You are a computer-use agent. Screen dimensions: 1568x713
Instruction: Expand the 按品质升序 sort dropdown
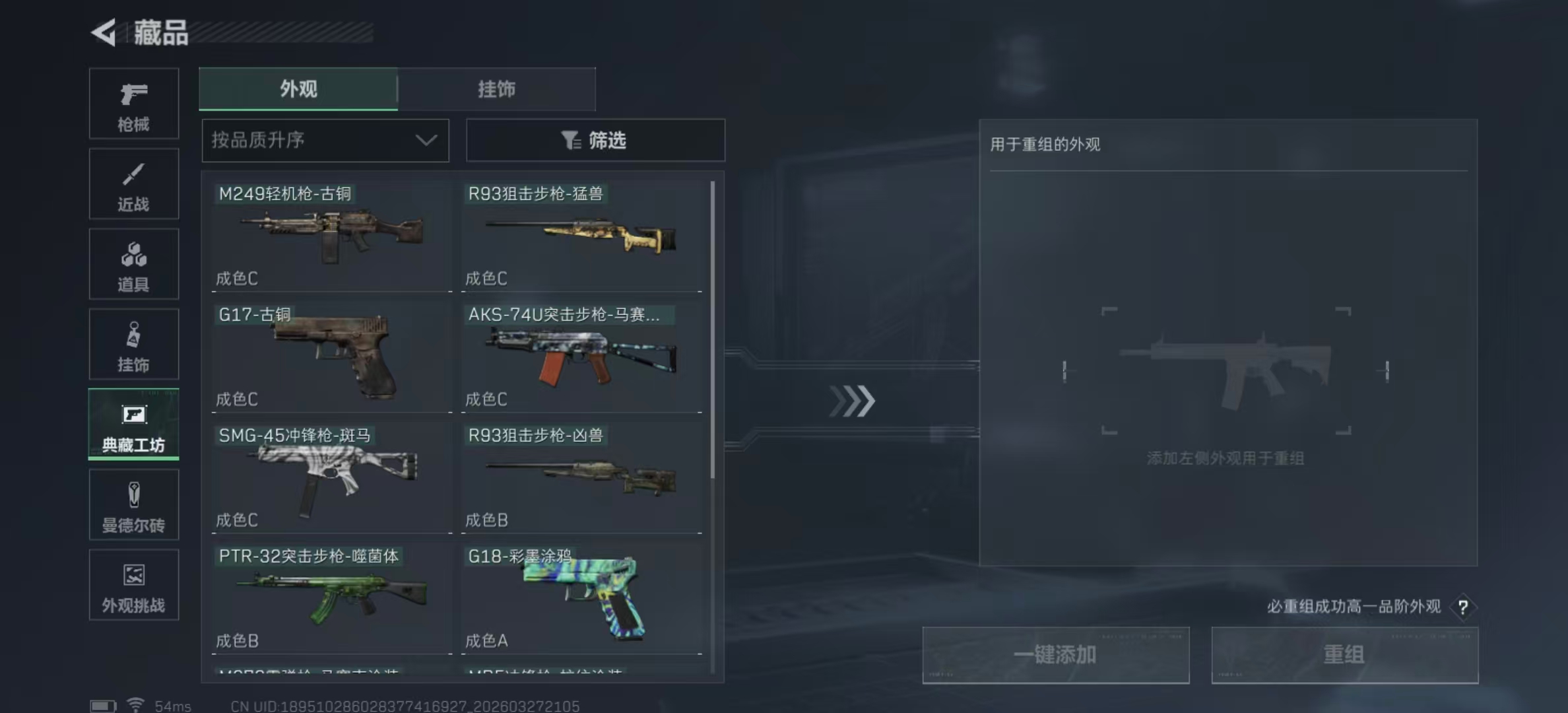point(325,140)
